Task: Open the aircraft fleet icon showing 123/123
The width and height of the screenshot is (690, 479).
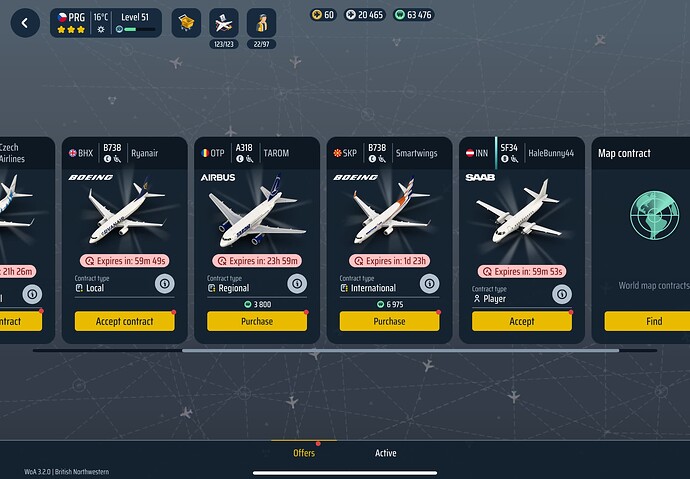Action: (226, 23)
